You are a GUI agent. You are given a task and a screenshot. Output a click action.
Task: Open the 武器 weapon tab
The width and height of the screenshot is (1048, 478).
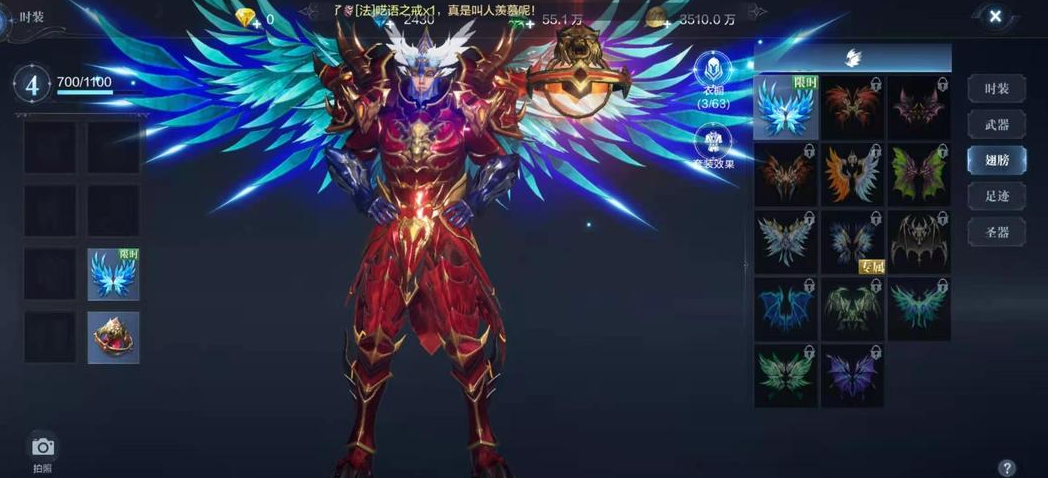point(996,125)
